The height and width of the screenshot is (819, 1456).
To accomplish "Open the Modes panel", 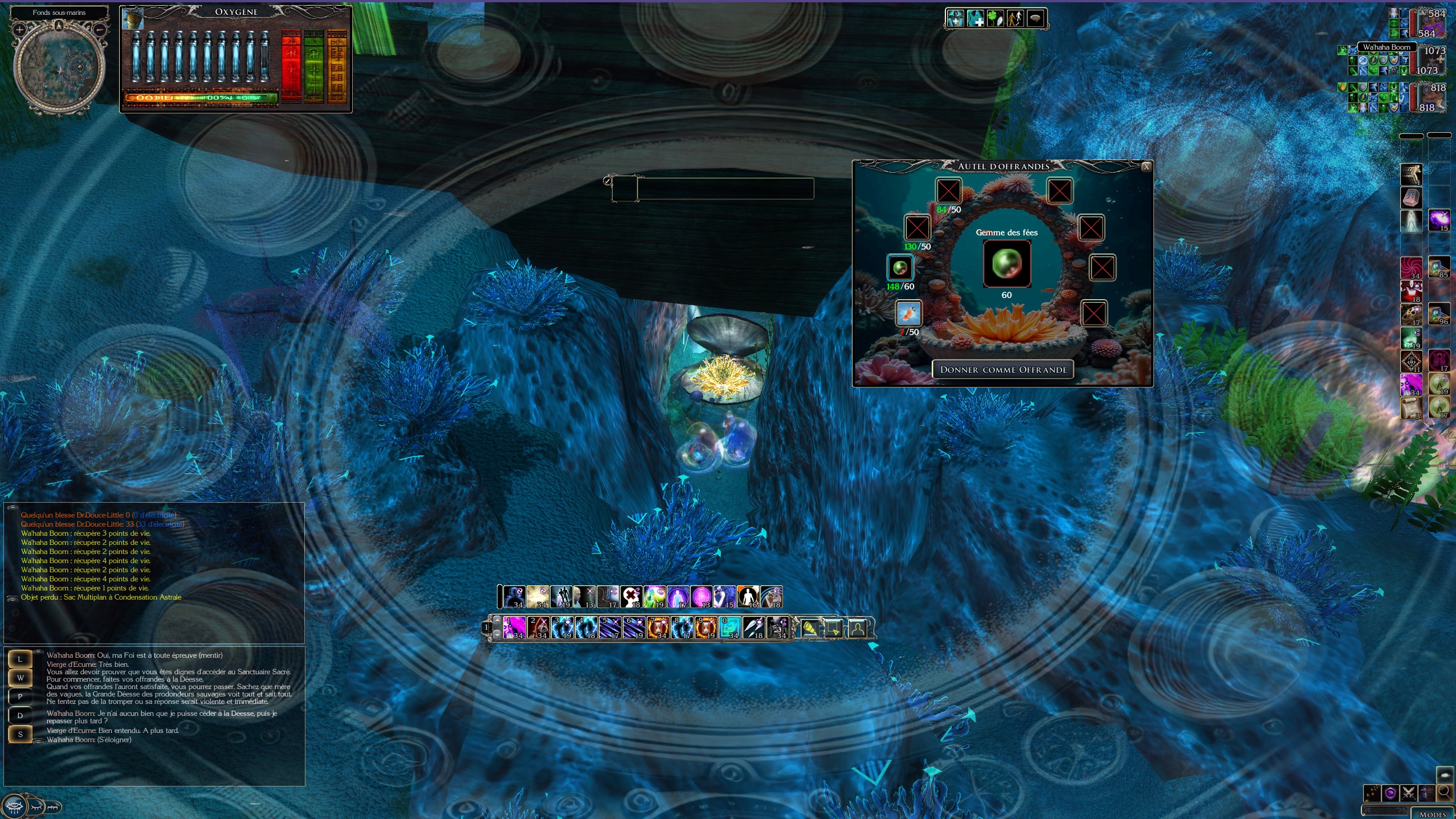I will (1433, 814).
